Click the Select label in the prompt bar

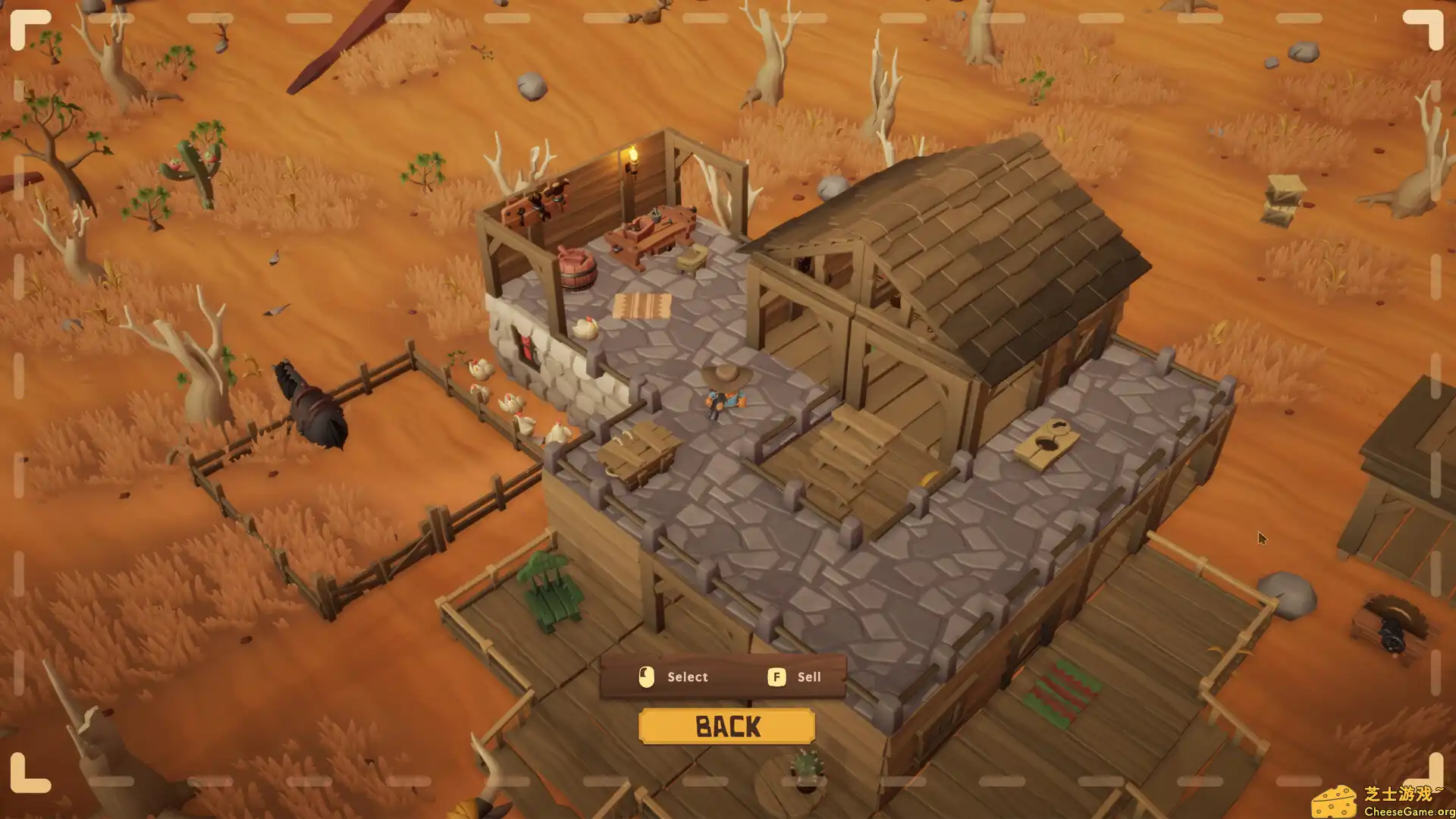(x=686, y=676)
